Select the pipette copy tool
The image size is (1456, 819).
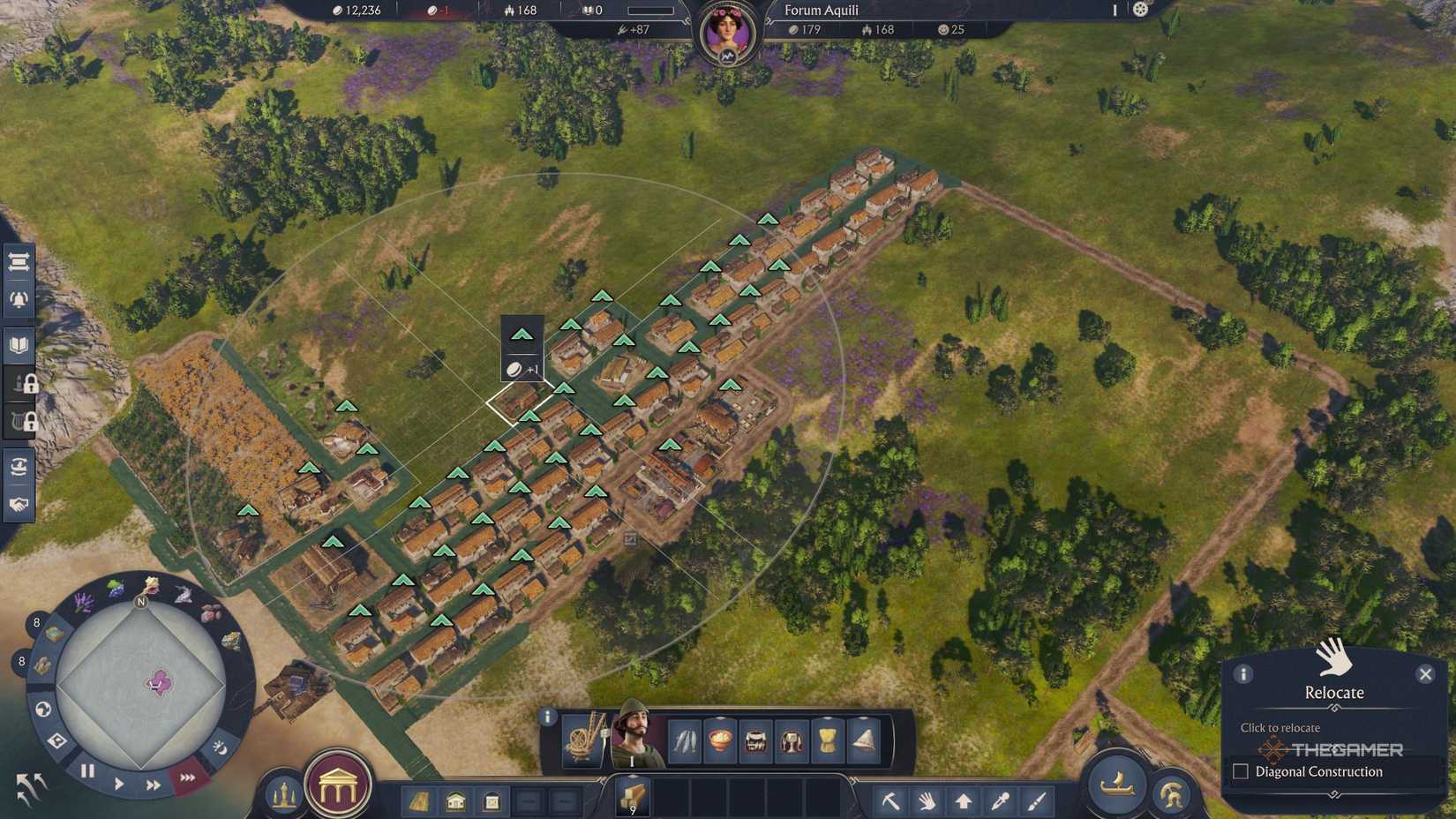point(1000,801)
